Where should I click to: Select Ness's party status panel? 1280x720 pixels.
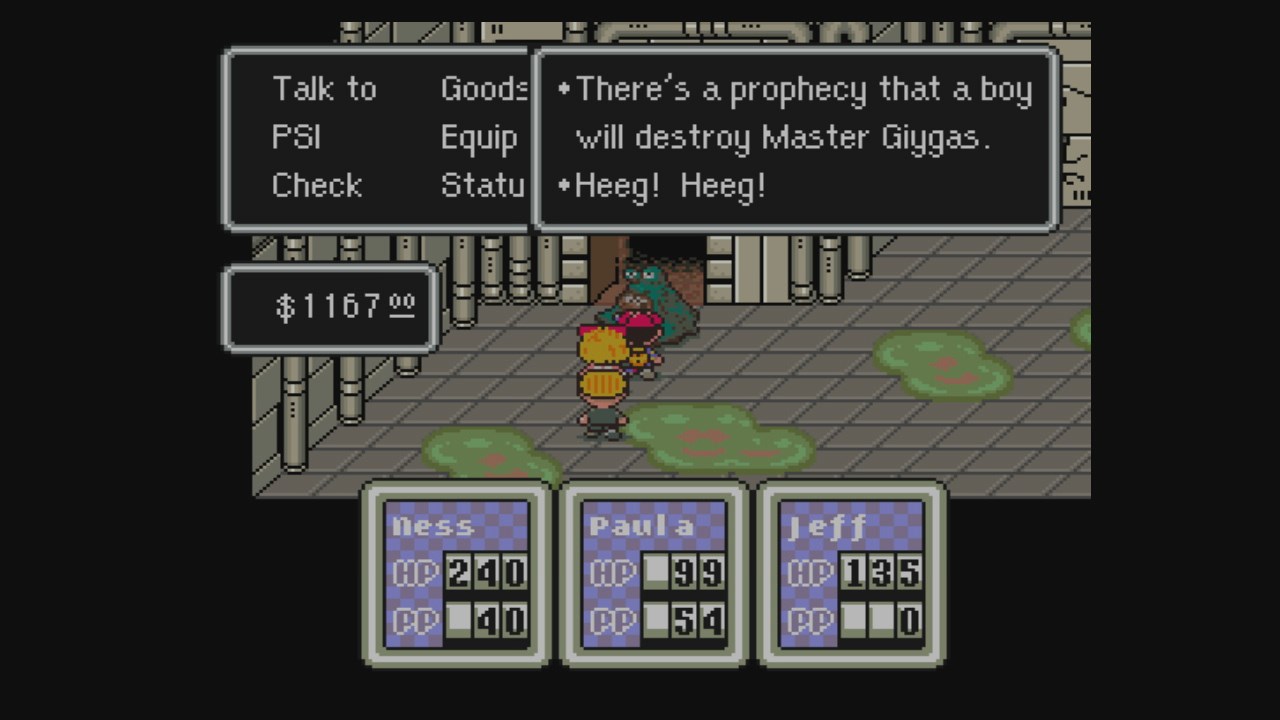point(456,574)
